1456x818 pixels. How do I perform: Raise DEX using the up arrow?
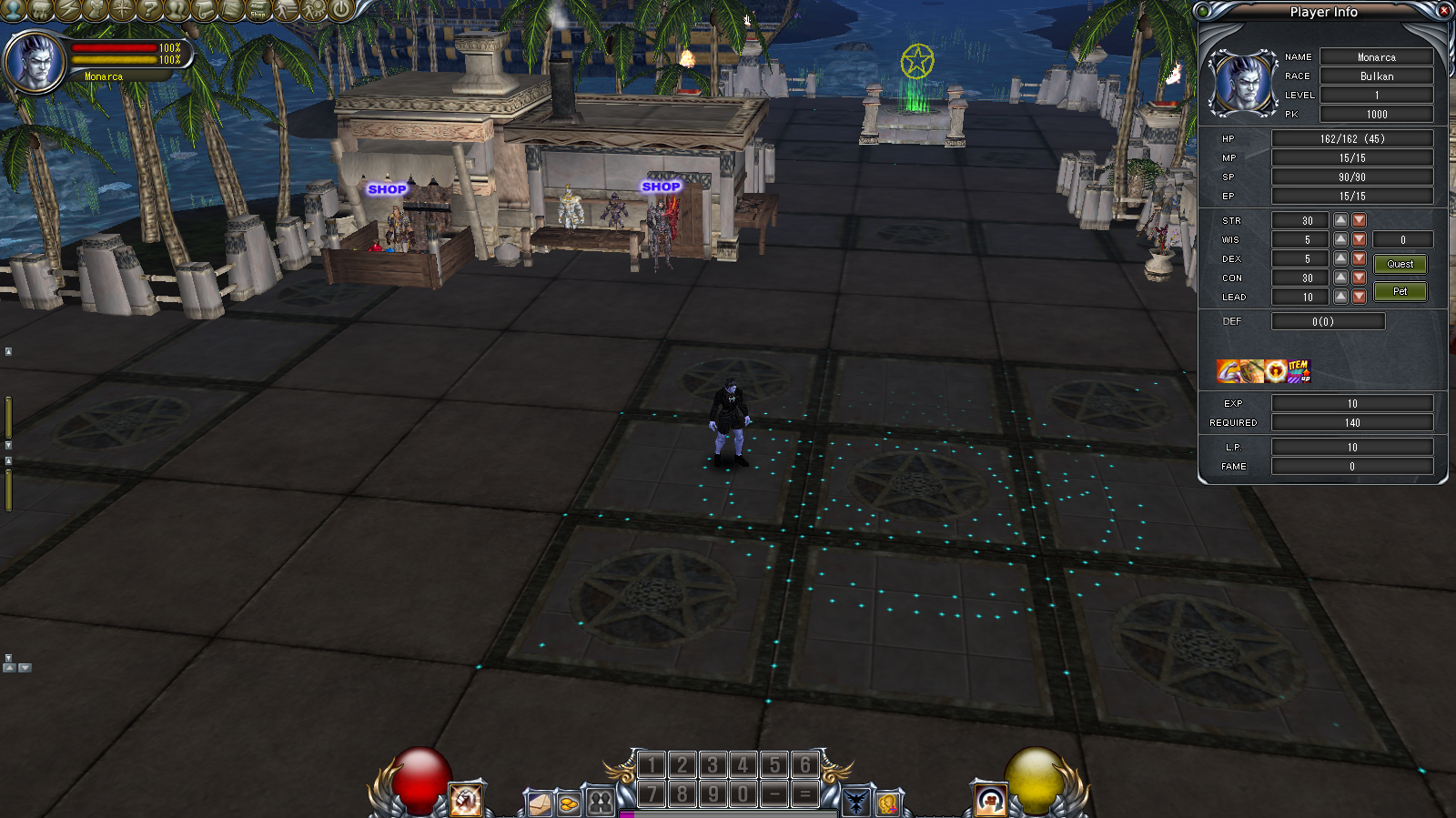(x=1340, y=258)
